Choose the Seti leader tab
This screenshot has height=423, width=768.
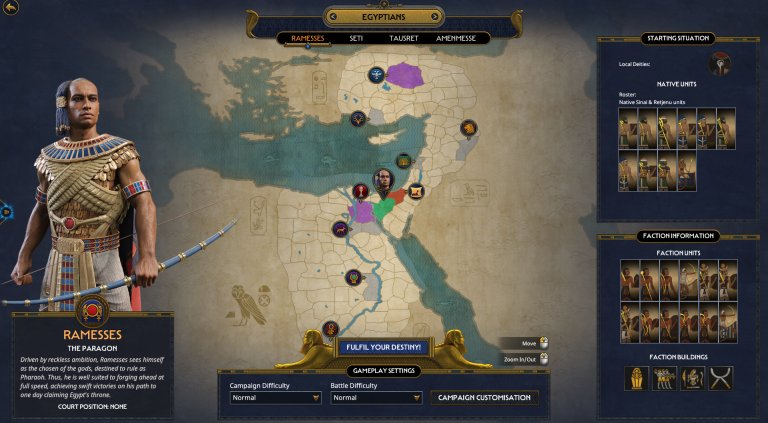point(356,38)
